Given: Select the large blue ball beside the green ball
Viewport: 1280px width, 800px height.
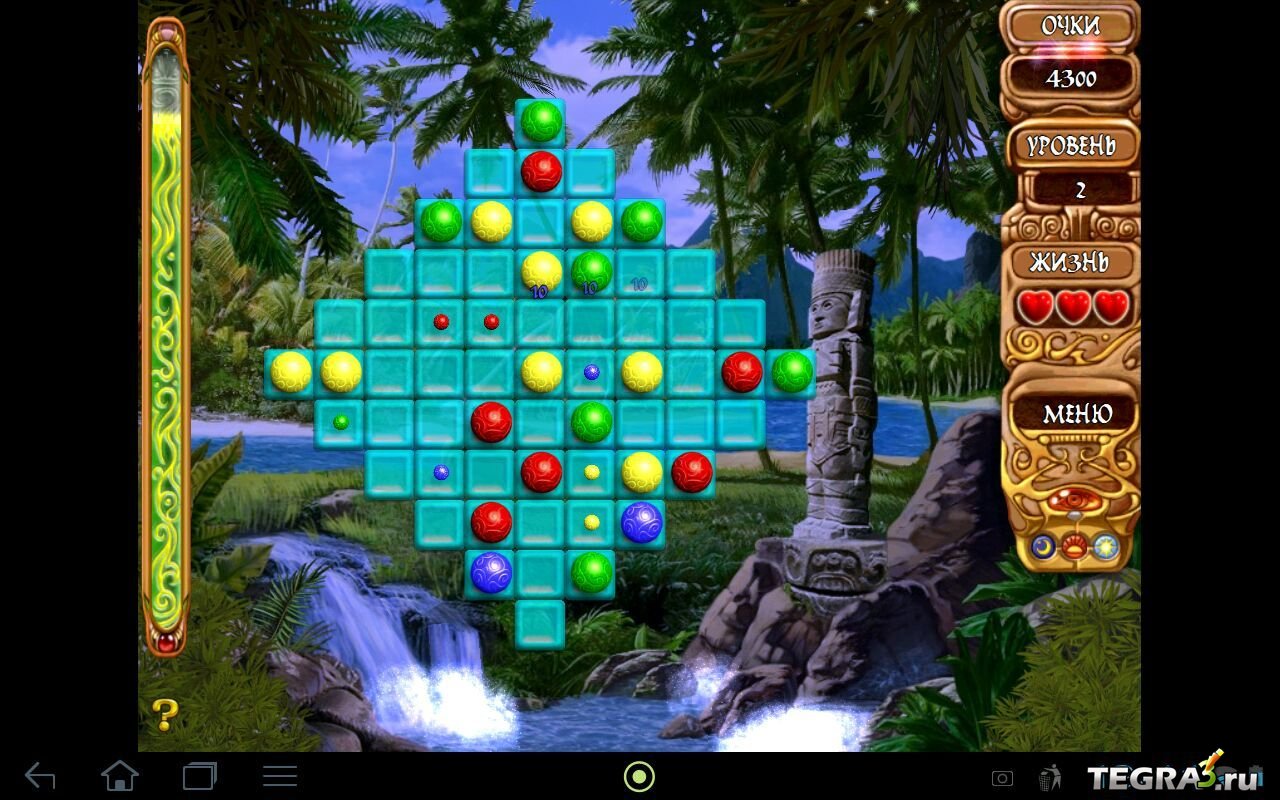Looking at the screenshot, I should click(x=491, y=572).
